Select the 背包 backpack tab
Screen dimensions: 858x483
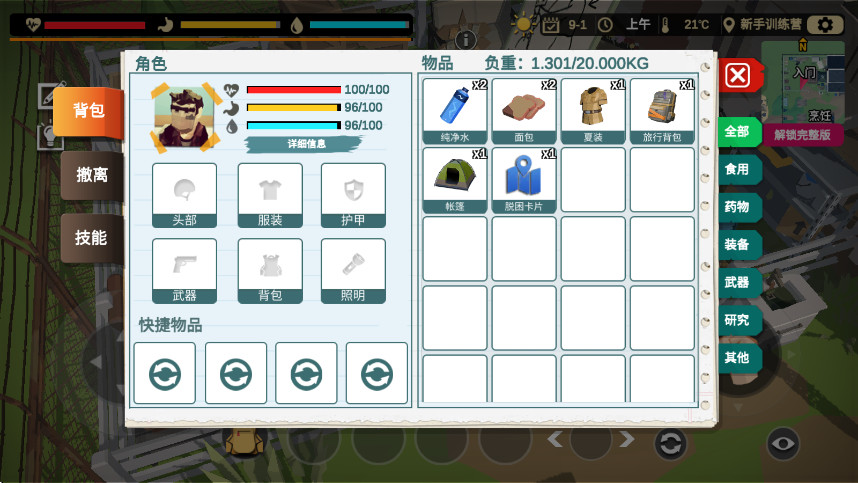89,111
